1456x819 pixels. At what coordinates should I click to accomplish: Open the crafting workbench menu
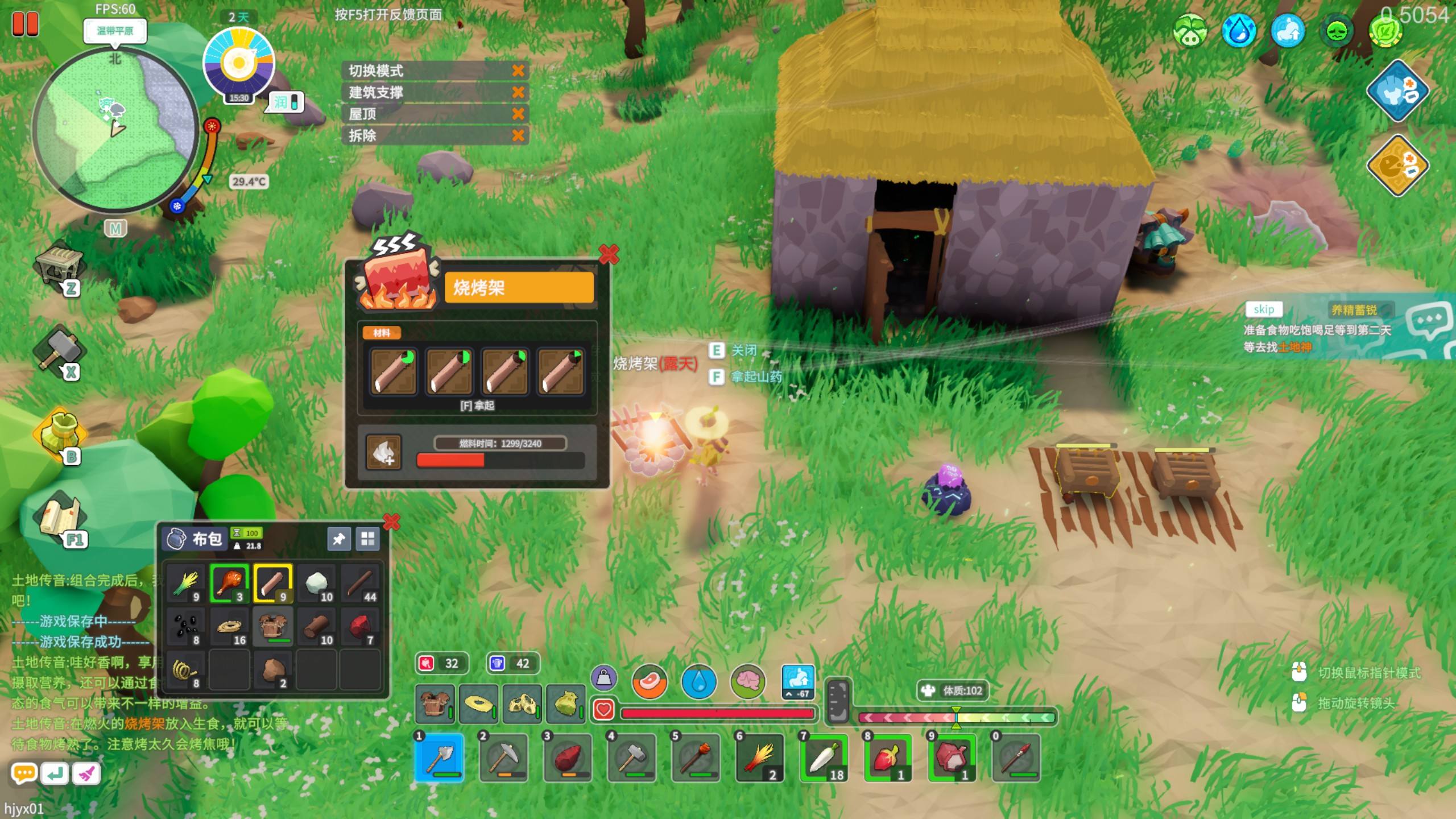tap(60, 266)
